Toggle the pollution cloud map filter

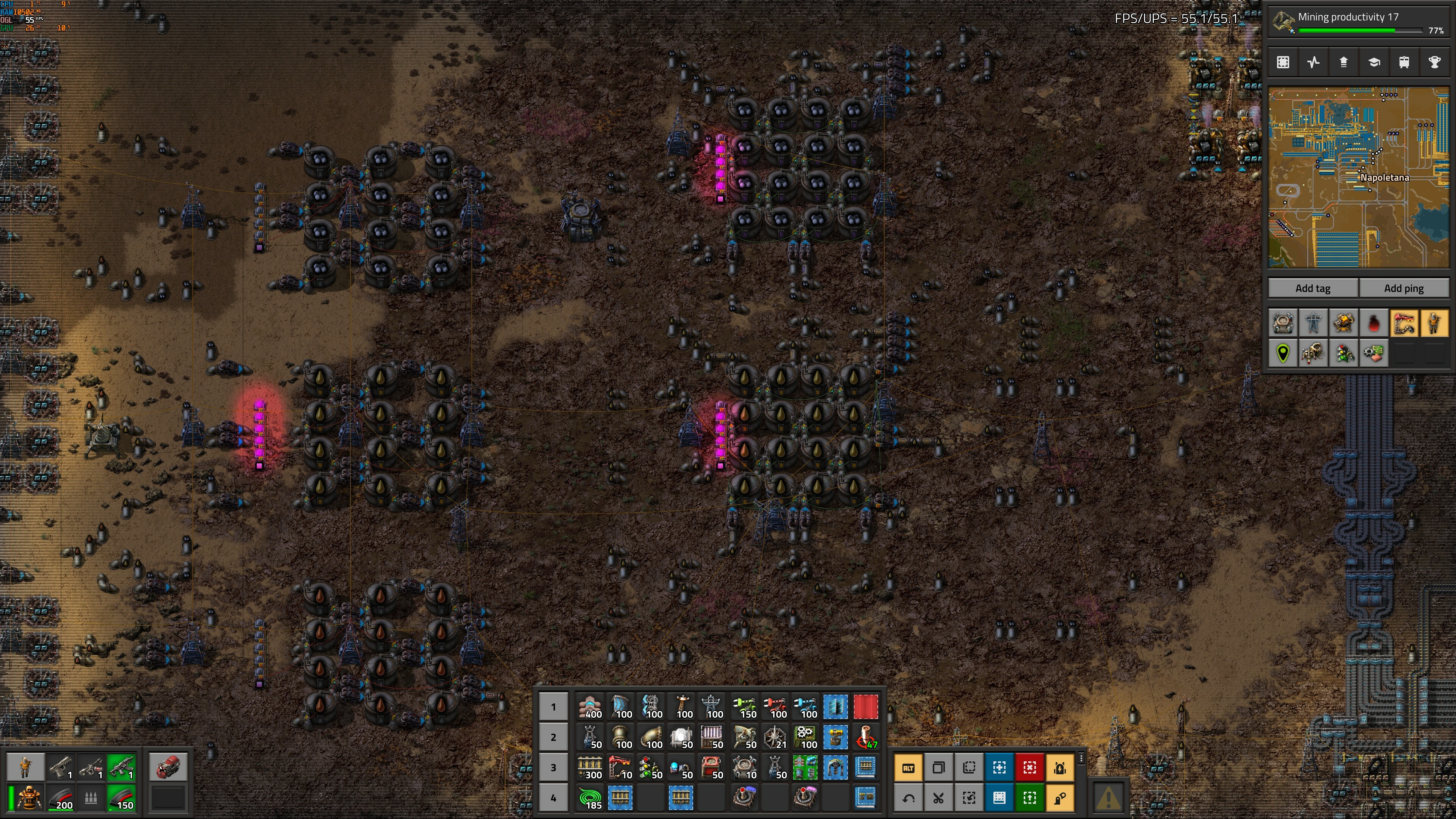pyautogui.click(x=1373, y=324)
